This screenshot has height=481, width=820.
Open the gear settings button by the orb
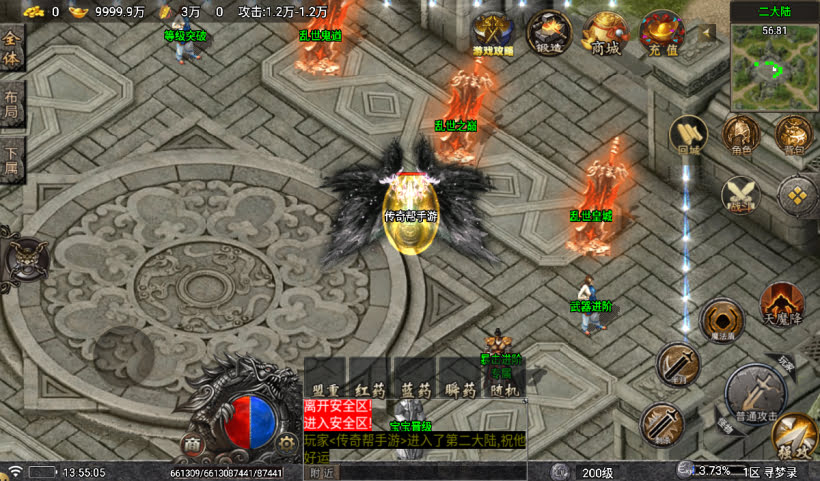pyautogui.click(x=287, y=443)
